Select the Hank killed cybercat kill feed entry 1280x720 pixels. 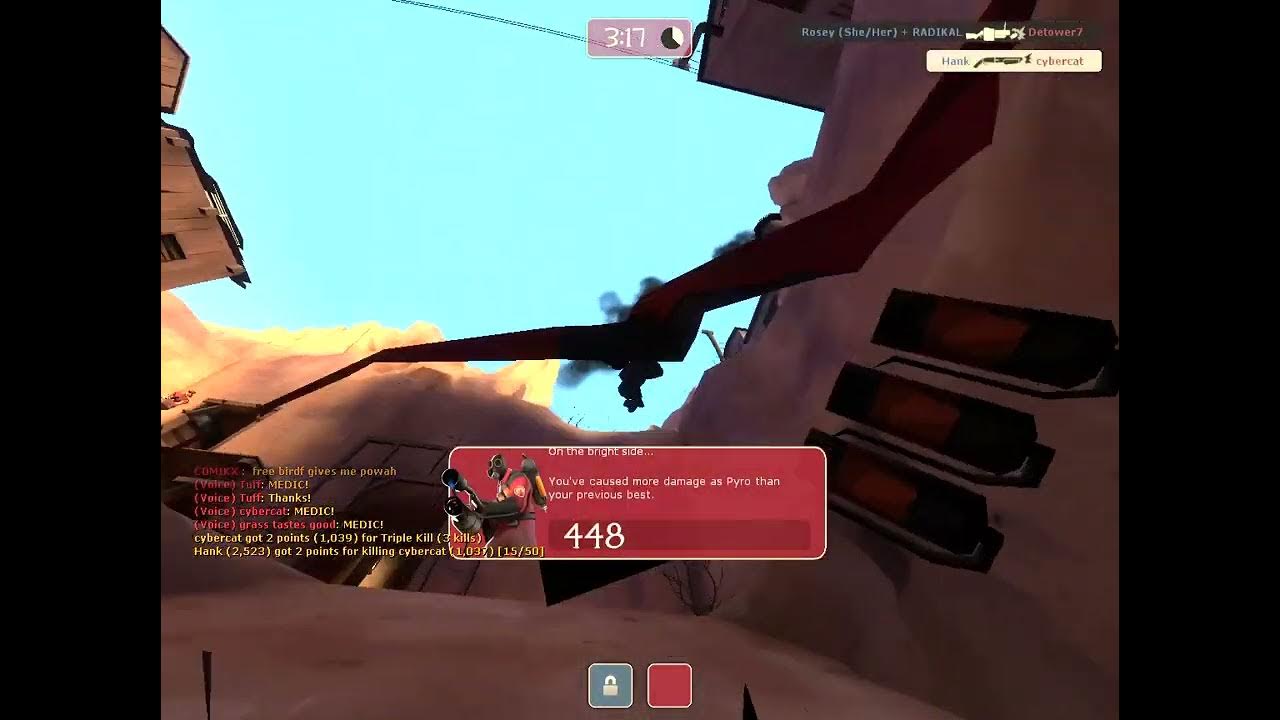tap(1013, 61)
